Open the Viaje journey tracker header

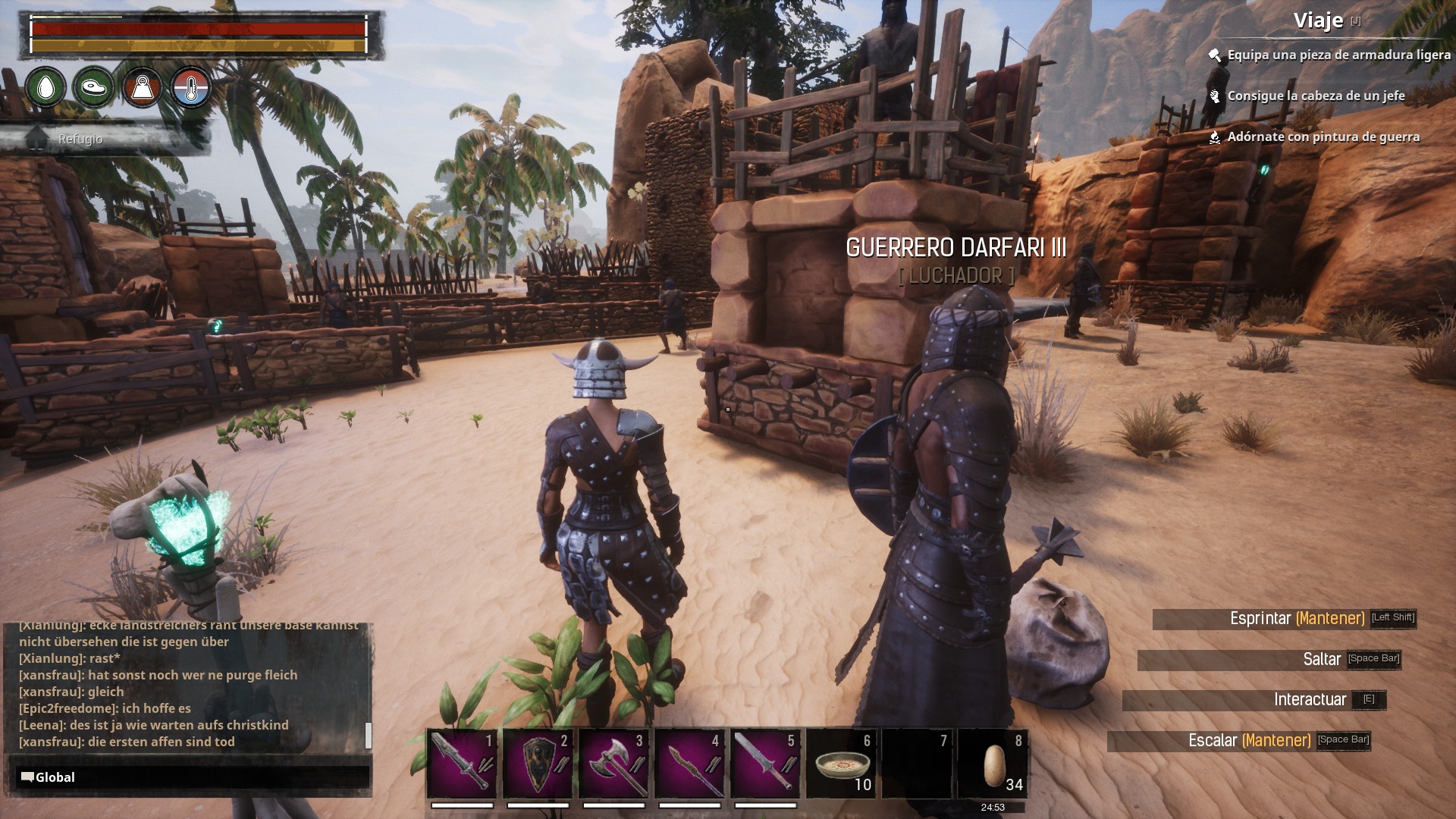pyautogui.click(x=1318, y=20)
